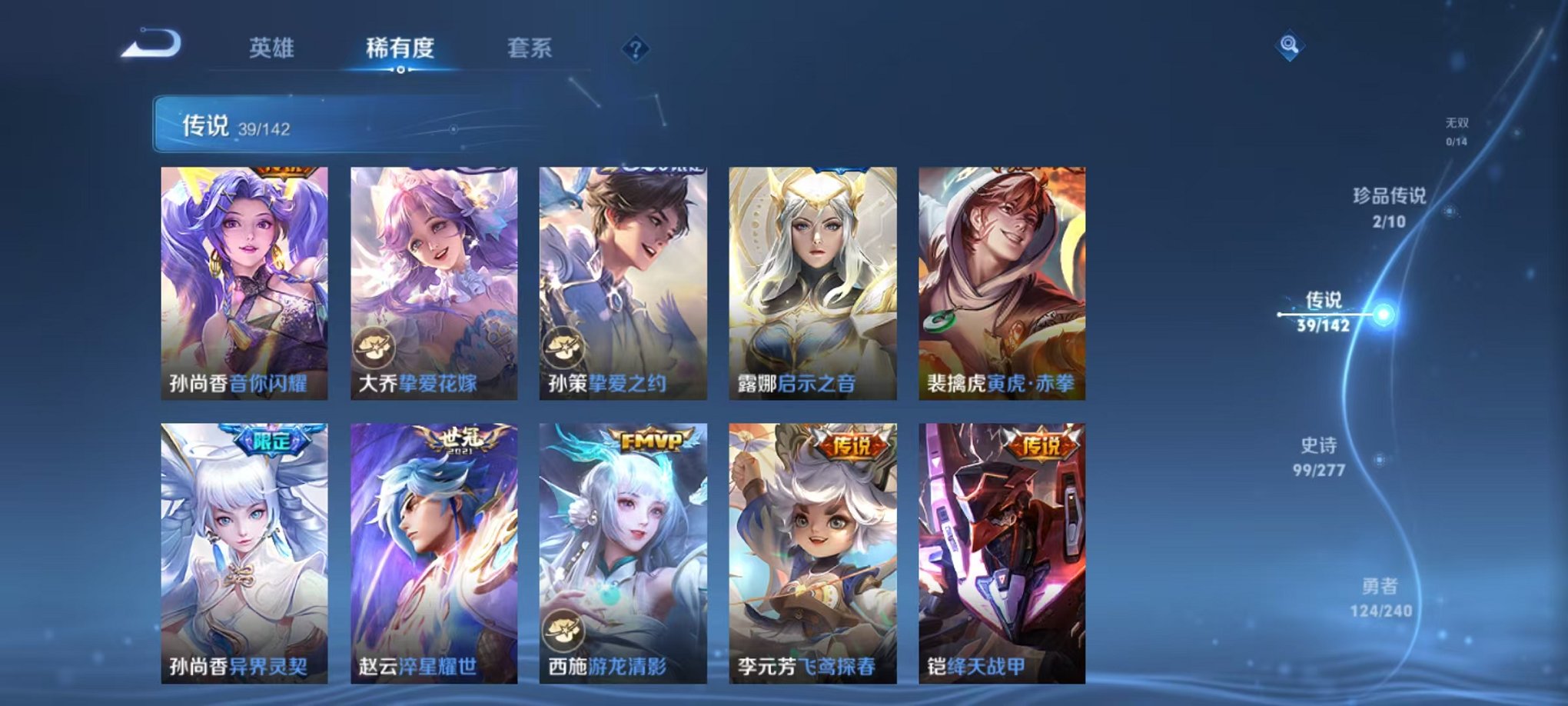Click the question mark help icon
Viewport: 1568px width, 706px height.
(x=634, y=50)
